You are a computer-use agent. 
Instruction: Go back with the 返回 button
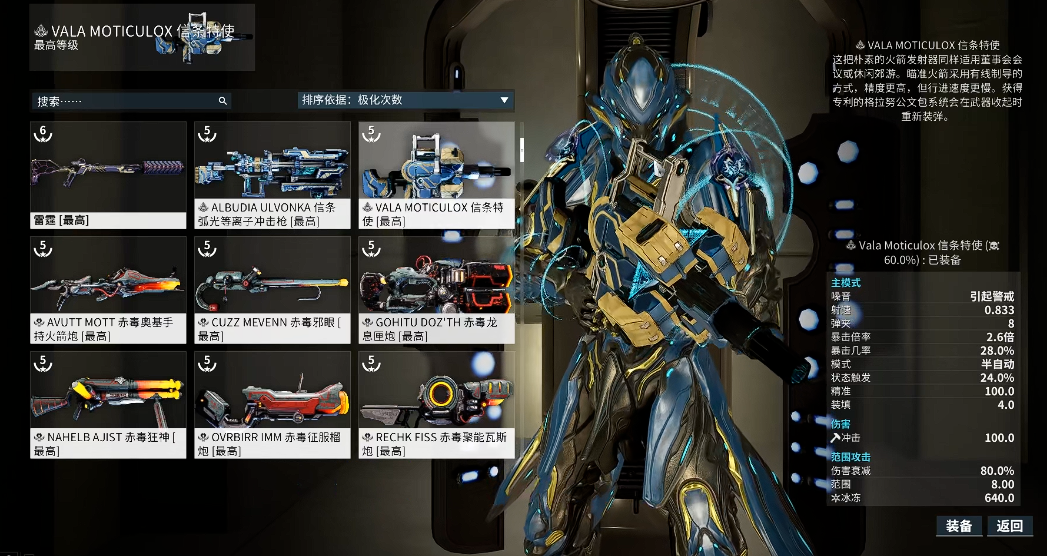(x=1010, y=526)
